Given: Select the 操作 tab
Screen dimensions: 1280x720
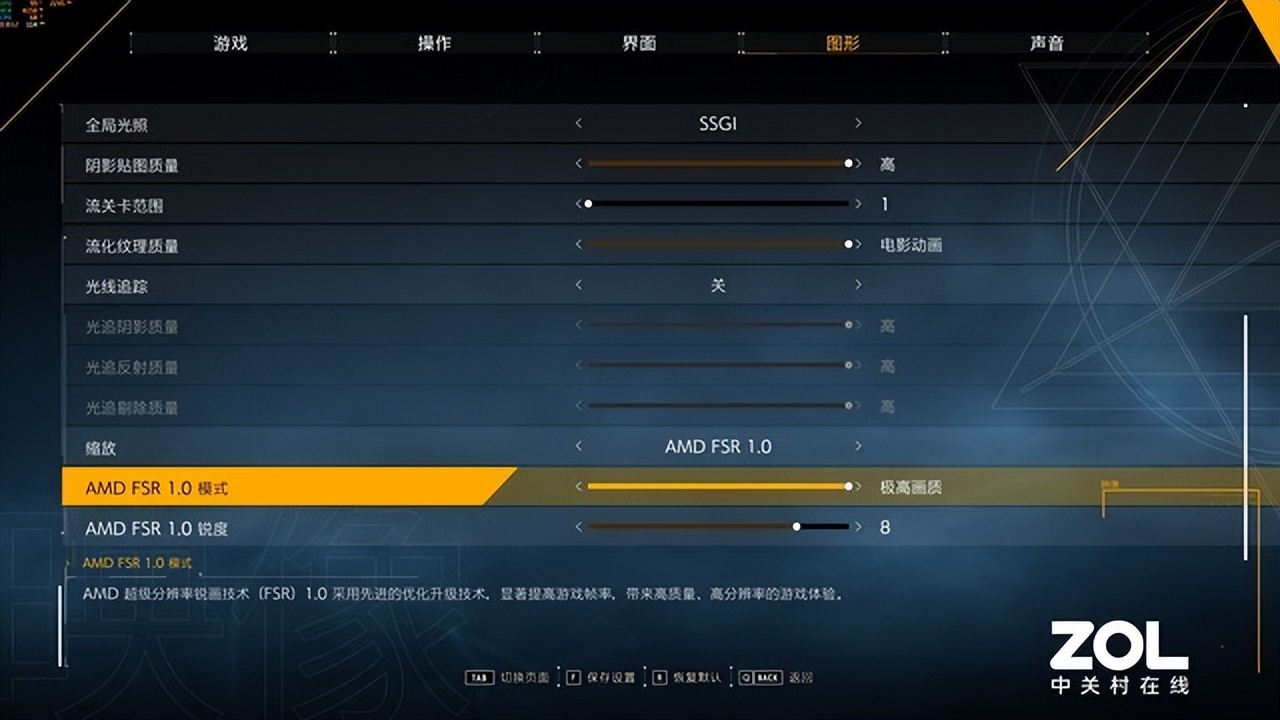Looking at the screenshot, I should coord(434,43).
